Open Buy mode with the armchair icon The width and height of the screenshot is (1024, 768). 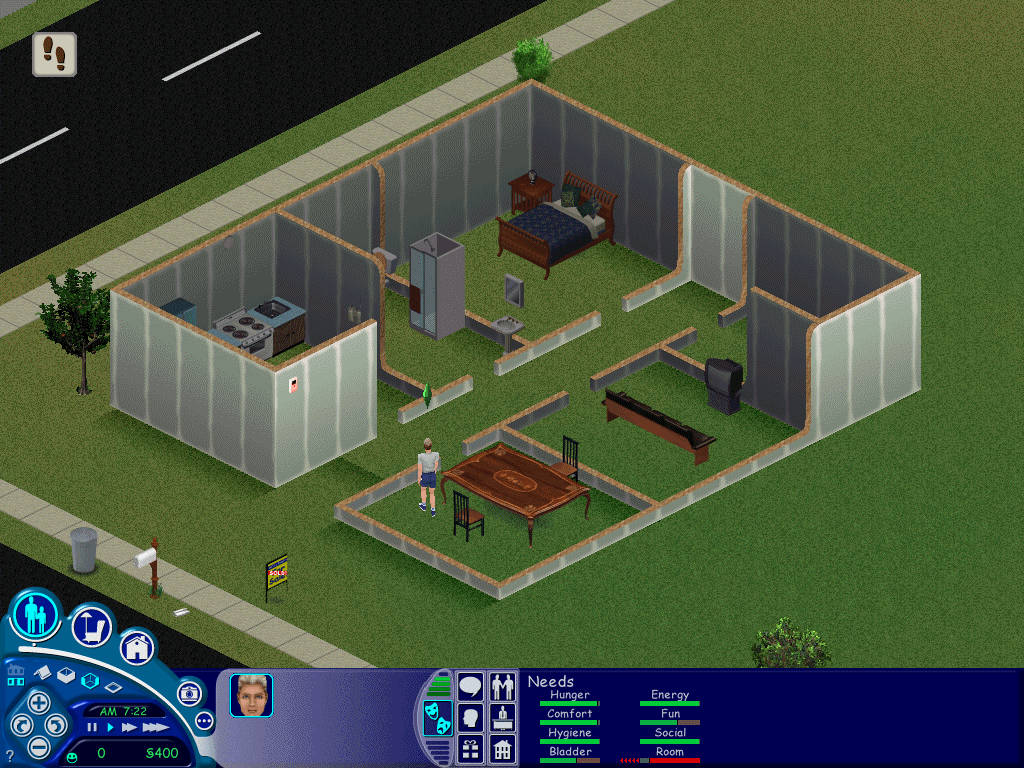click(x=91, y=627)
